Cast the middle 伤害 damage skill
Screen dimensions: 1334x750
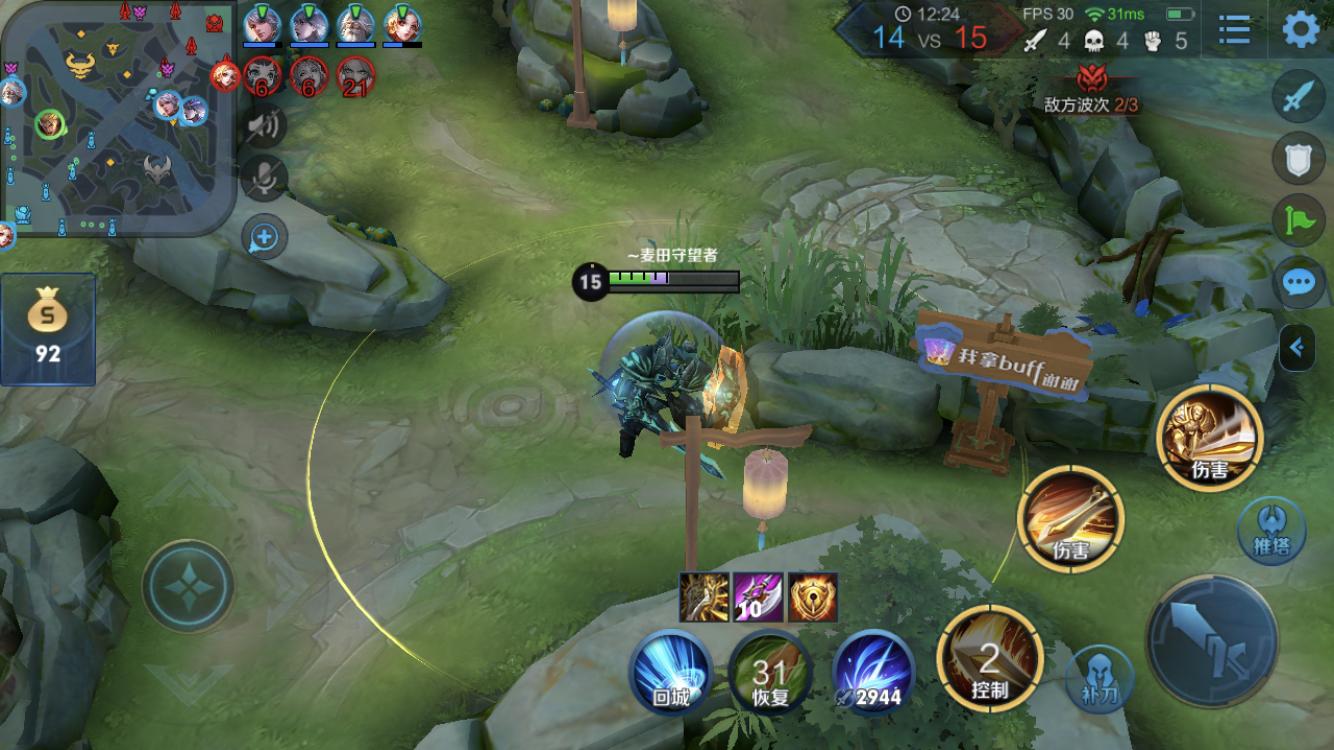click(1070, 518)
